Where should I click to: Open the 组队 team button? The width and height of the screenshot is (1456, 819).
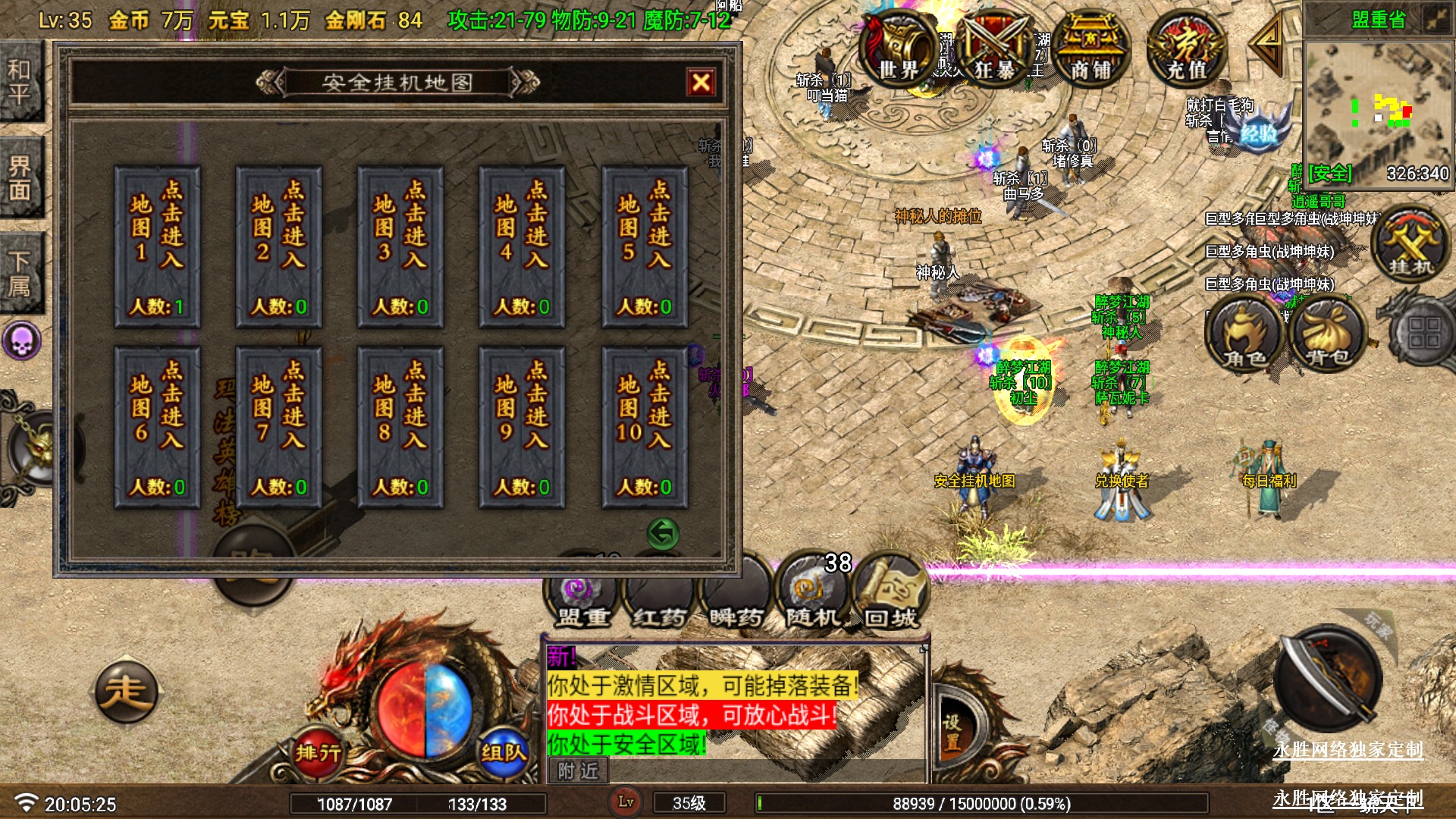click(503, 752)
